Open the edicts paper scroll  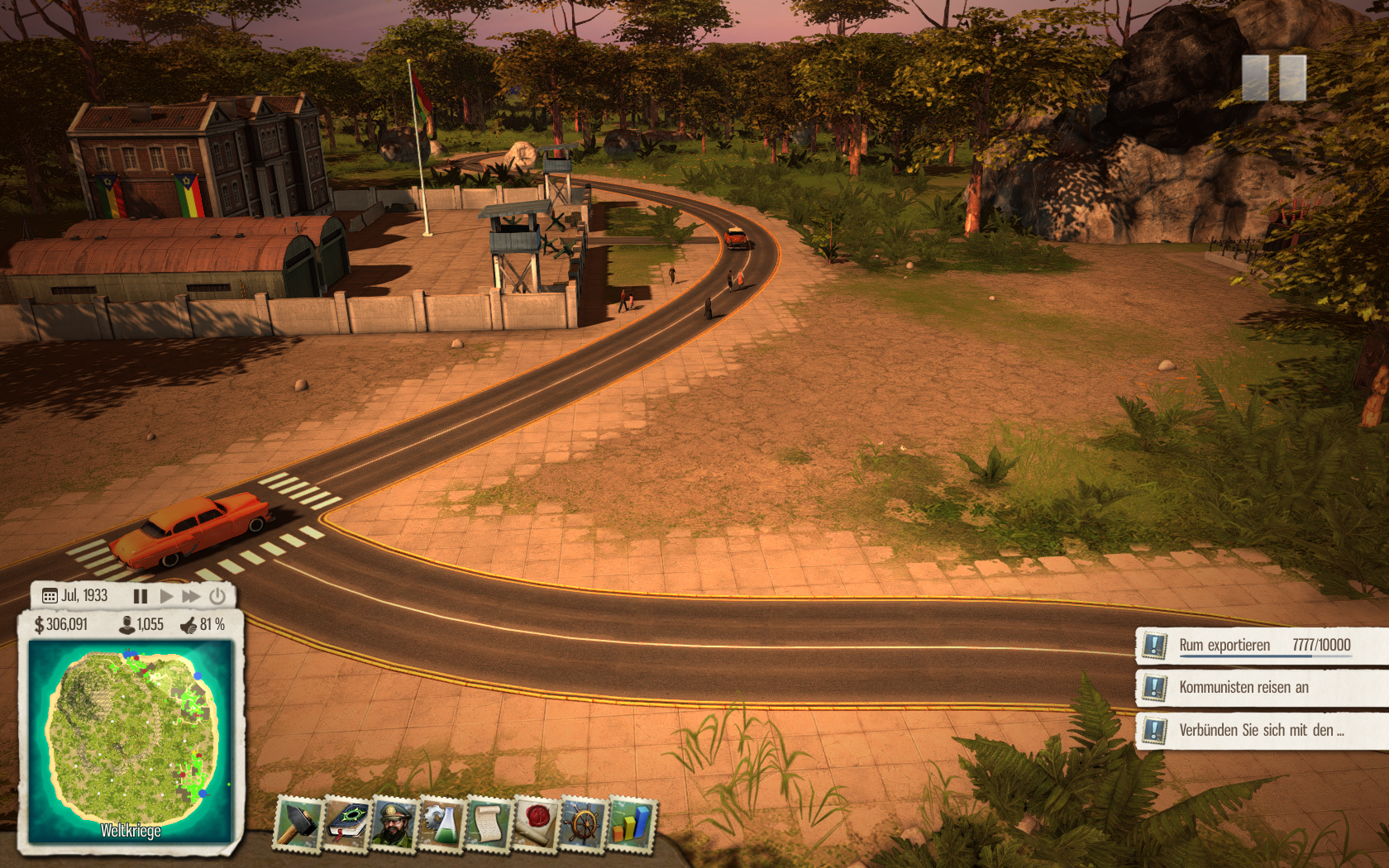pyautogui.click(x=489, y=823)
